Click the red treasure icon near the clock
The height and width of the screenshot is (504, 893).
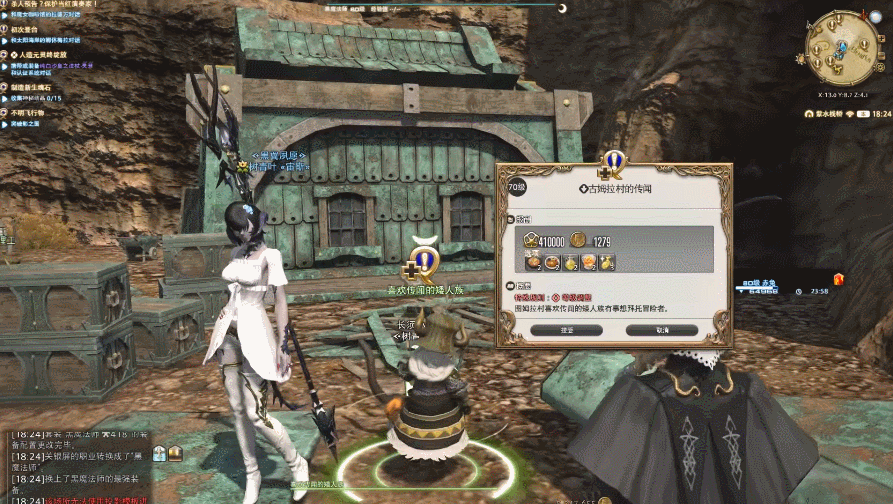pyautogui.click(x=838, y=279)
